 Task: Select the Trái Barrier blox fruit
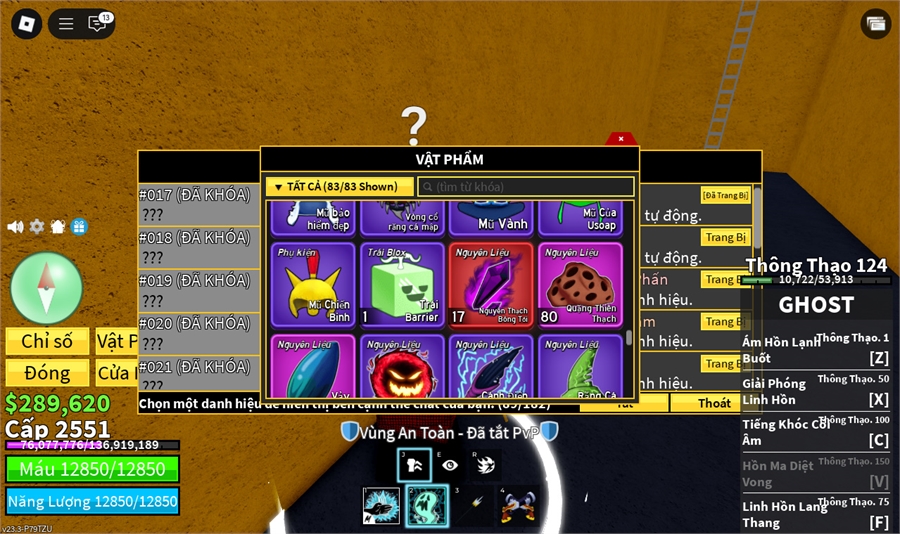tap(402, 285)
